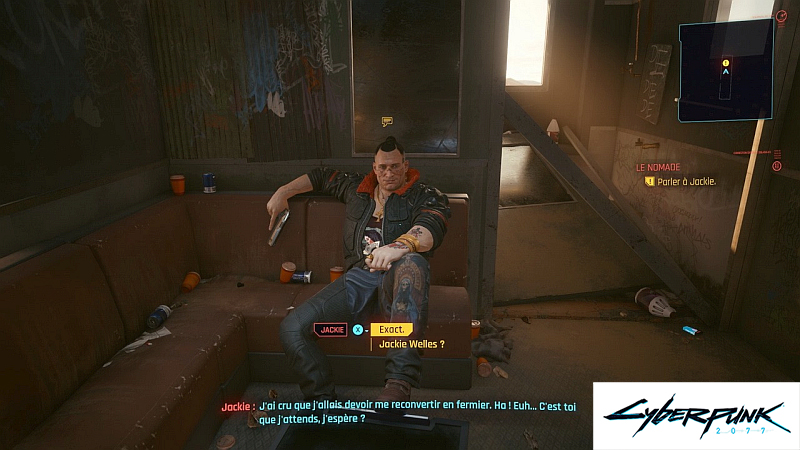Click the yellow quest marker on the minimap

pos(725,62)
